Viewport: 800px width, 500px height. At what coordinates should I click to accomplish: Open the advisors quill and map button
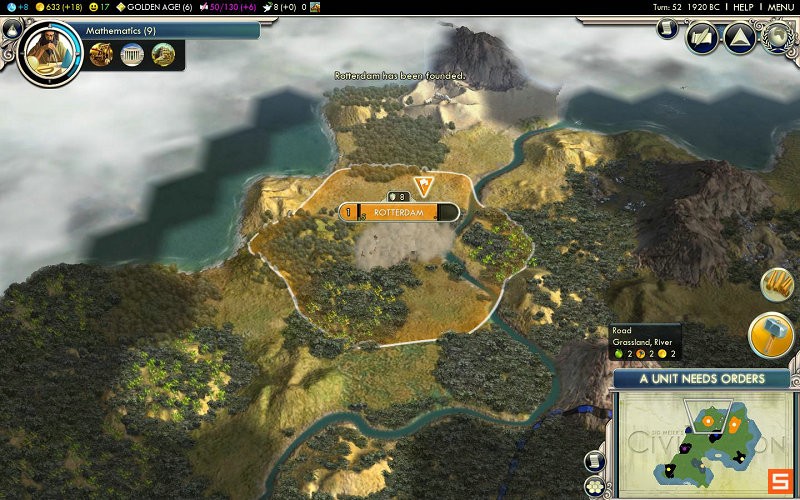point(701,37)
